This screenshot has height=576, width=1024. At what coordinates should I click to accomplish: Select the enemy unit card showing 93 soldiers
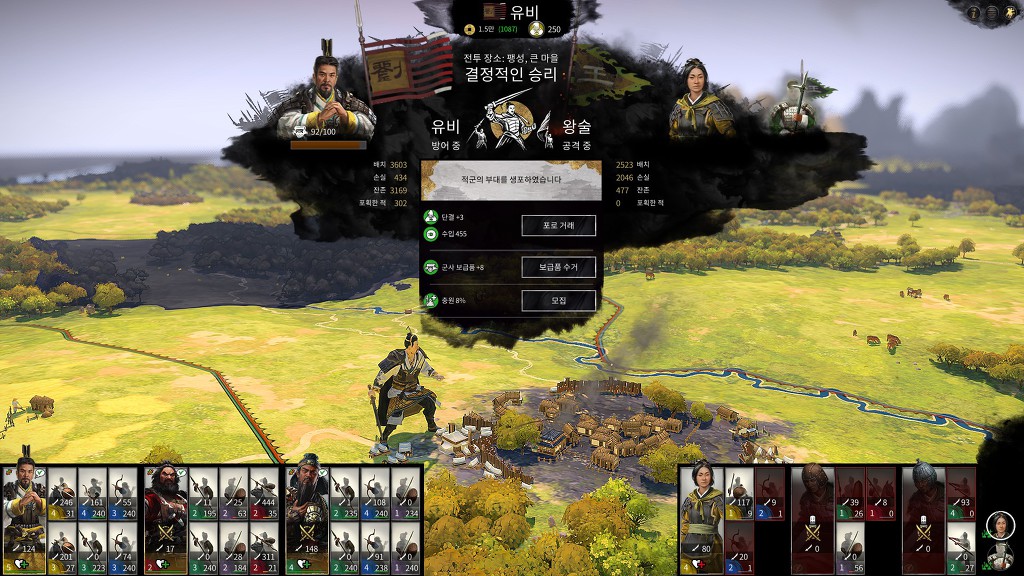tap(960, 492)
